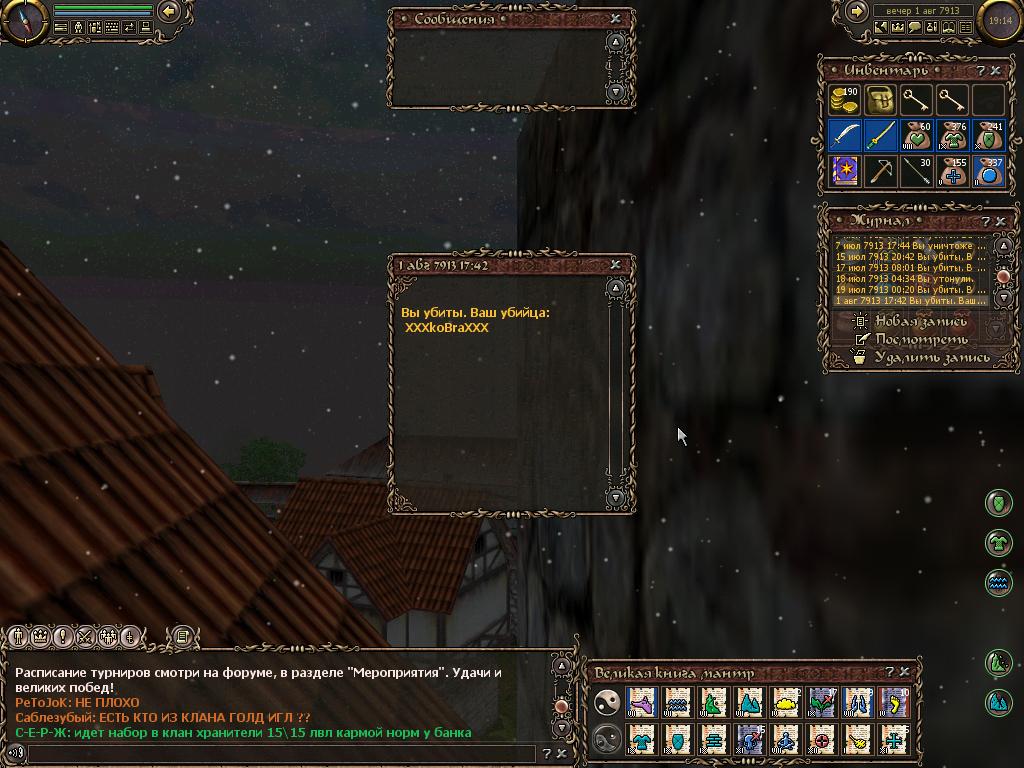Select the curved sabre weapon slot
The width and height of the screenshot is (1024, 768).
coord(845,135)
